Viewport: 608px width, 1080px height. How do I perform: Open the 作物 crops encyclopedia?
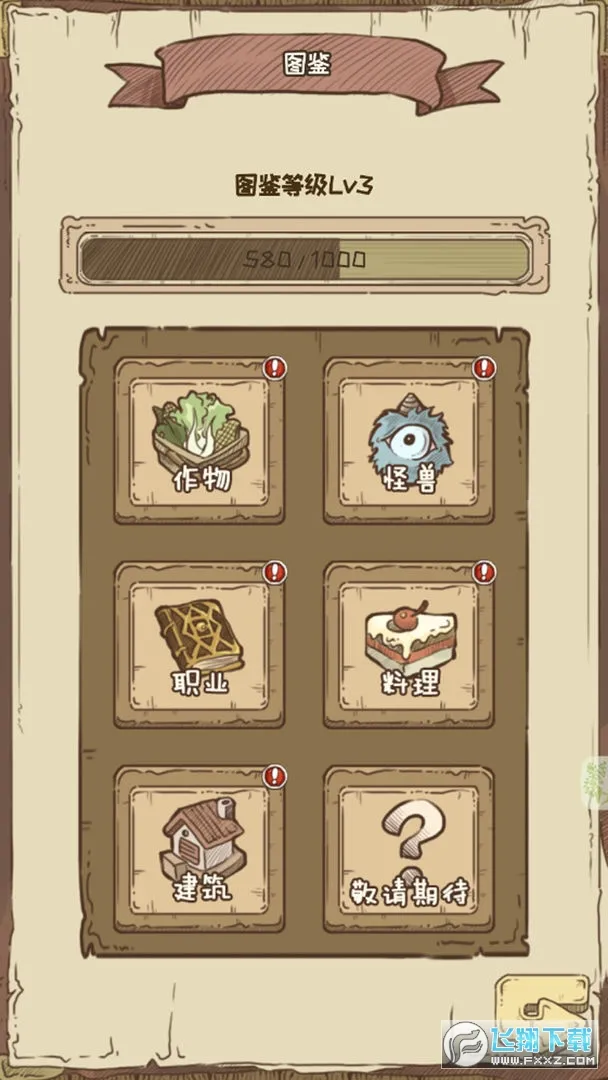[199, 441]
